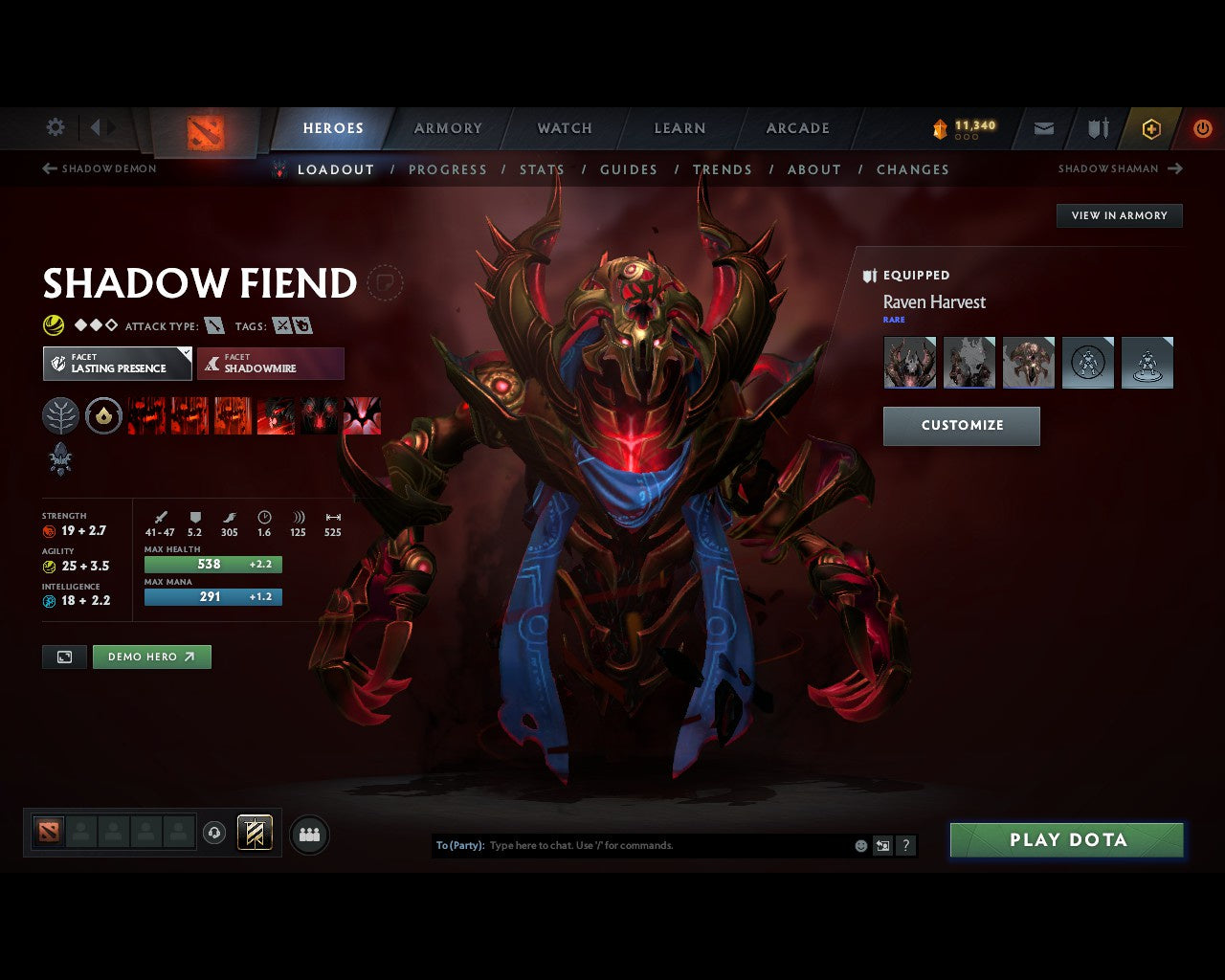Open the View in Armory link
This screenshot has height=980, width=1225.
1118,215
